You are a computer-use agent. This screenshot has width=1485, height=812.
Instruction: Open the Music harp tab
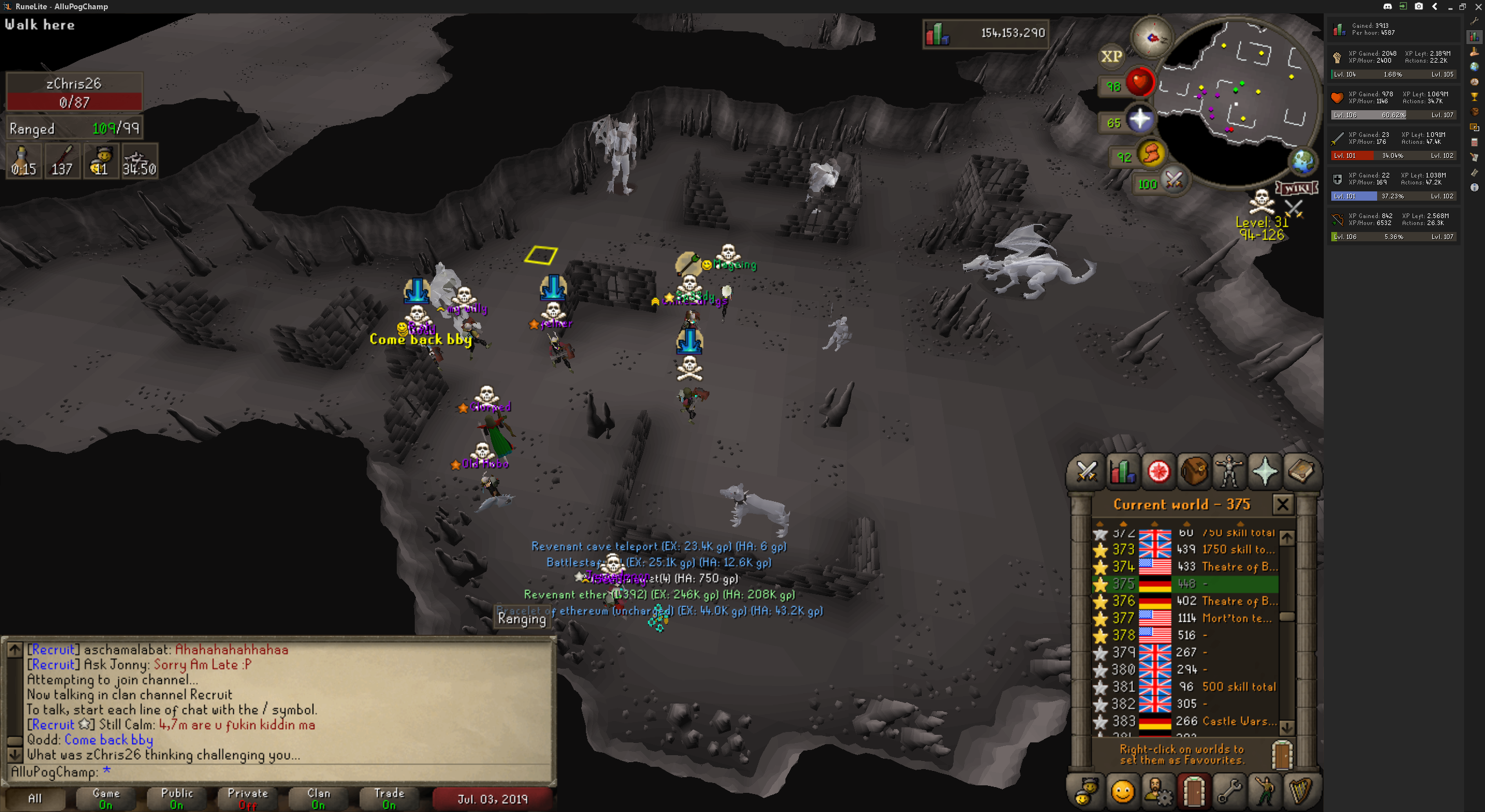pos(1301,790)
